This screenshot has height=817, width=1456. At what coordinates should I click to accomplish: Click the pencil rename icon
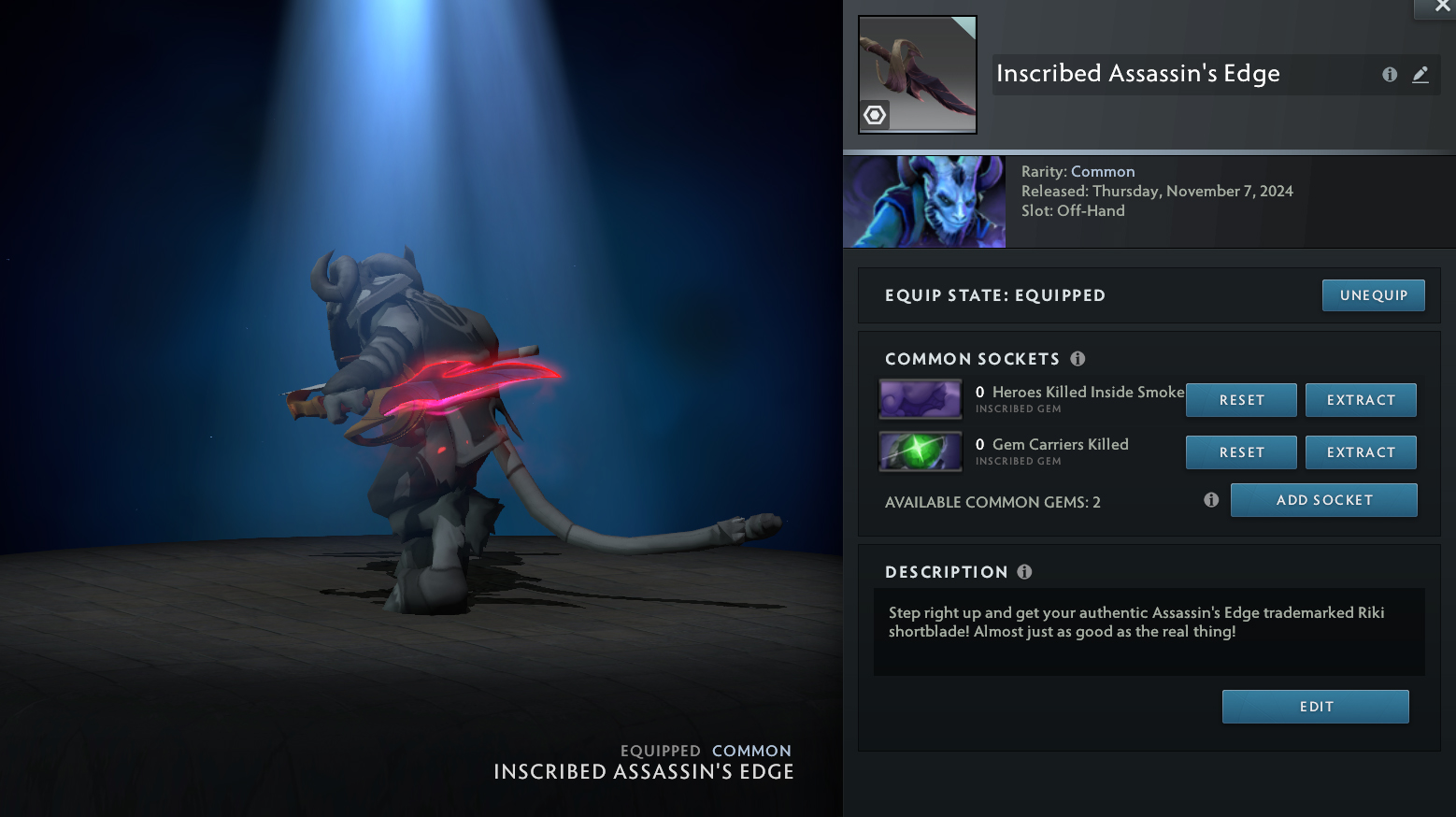tap(1420, 75)
